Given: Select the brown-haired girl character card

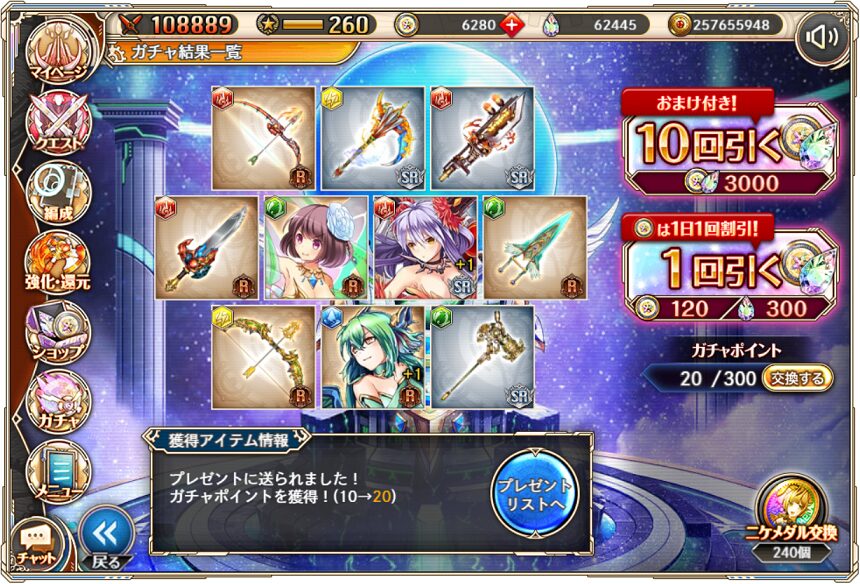Looking at the screenshot, I should point(316,247).
